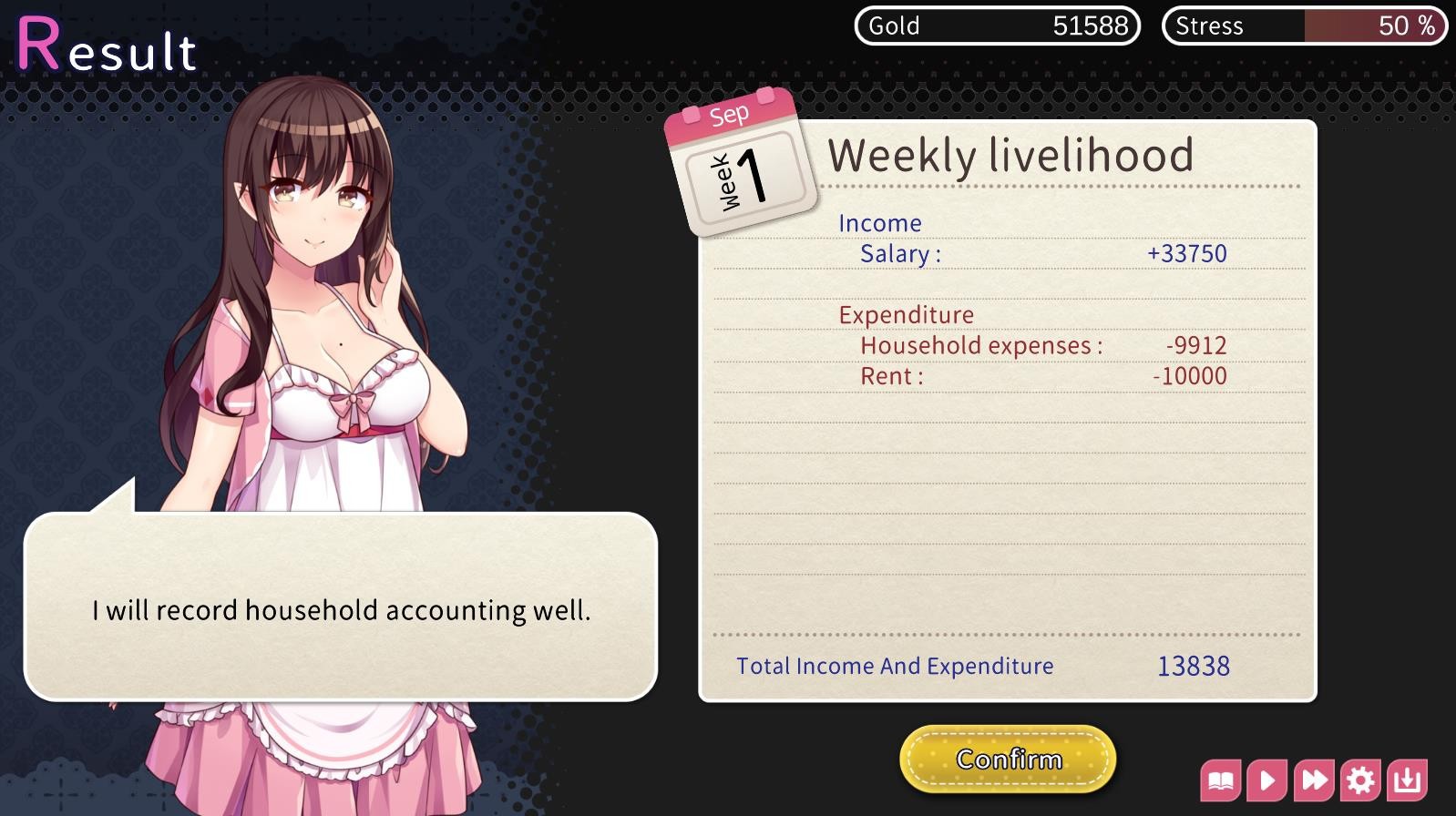Screen dimensions: 1456x816
Task: Open the settings gear icon
Action: 1361,780
